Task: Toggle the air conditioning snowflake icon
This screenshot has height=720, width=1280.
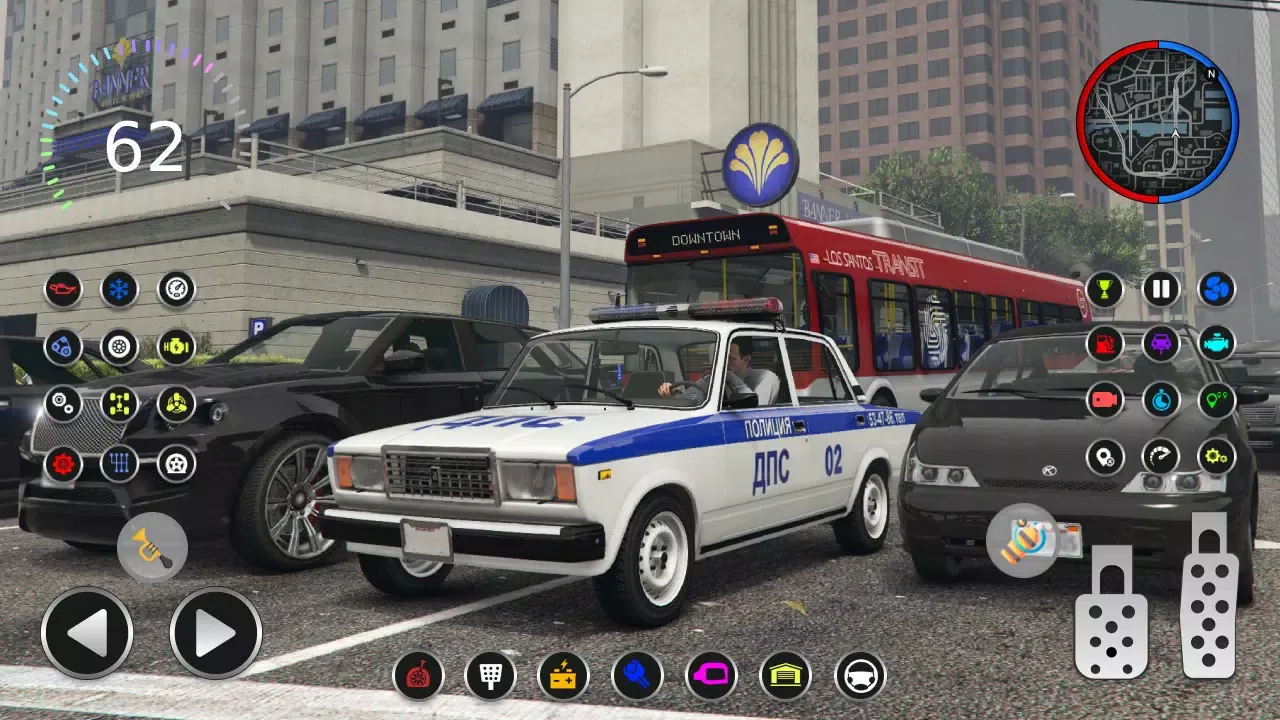Action: pyautogui.click(x=118, y=290)
